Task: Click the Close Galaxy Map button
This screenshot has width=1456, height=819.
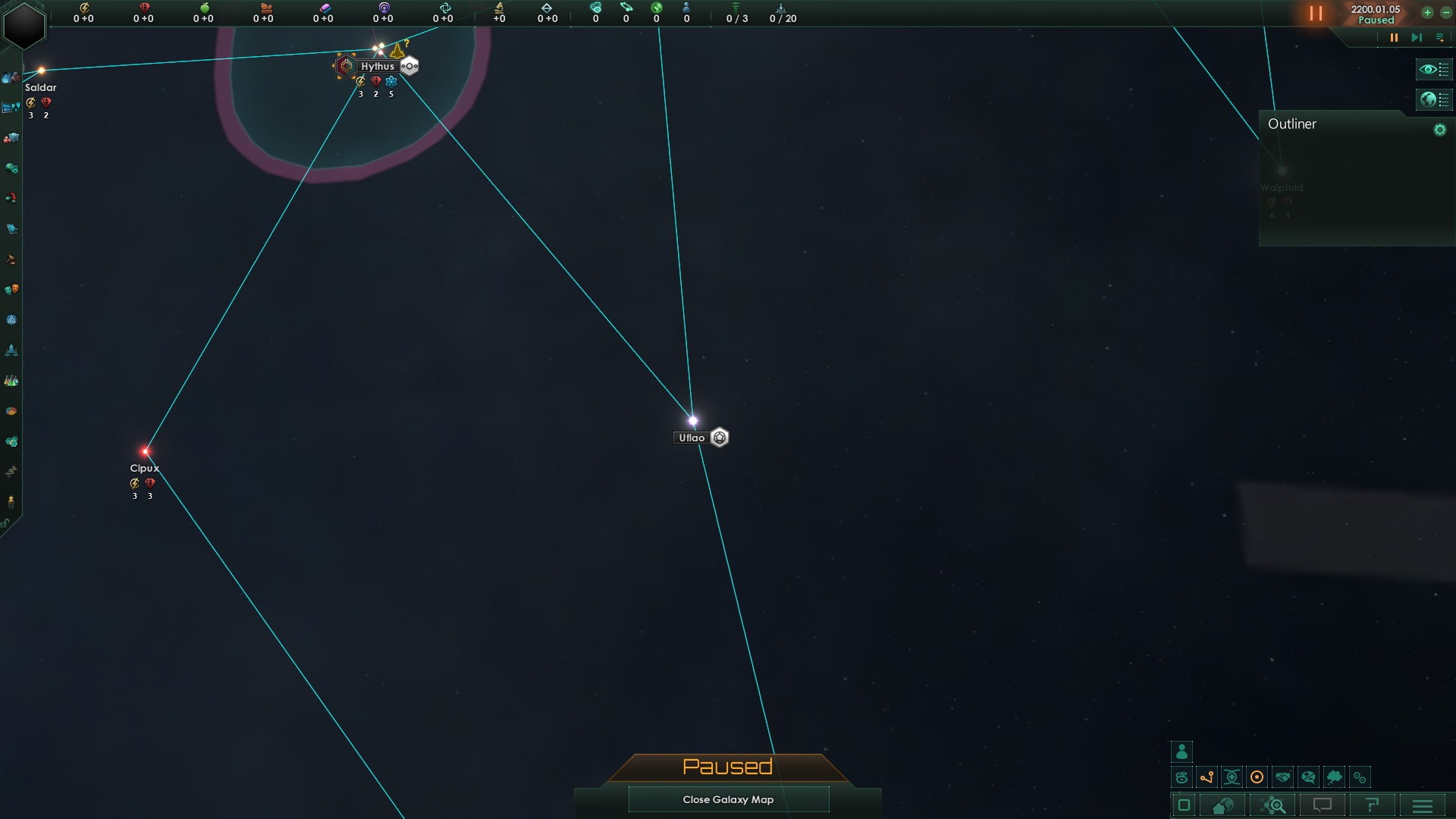Action: click(x=728, y=799)
